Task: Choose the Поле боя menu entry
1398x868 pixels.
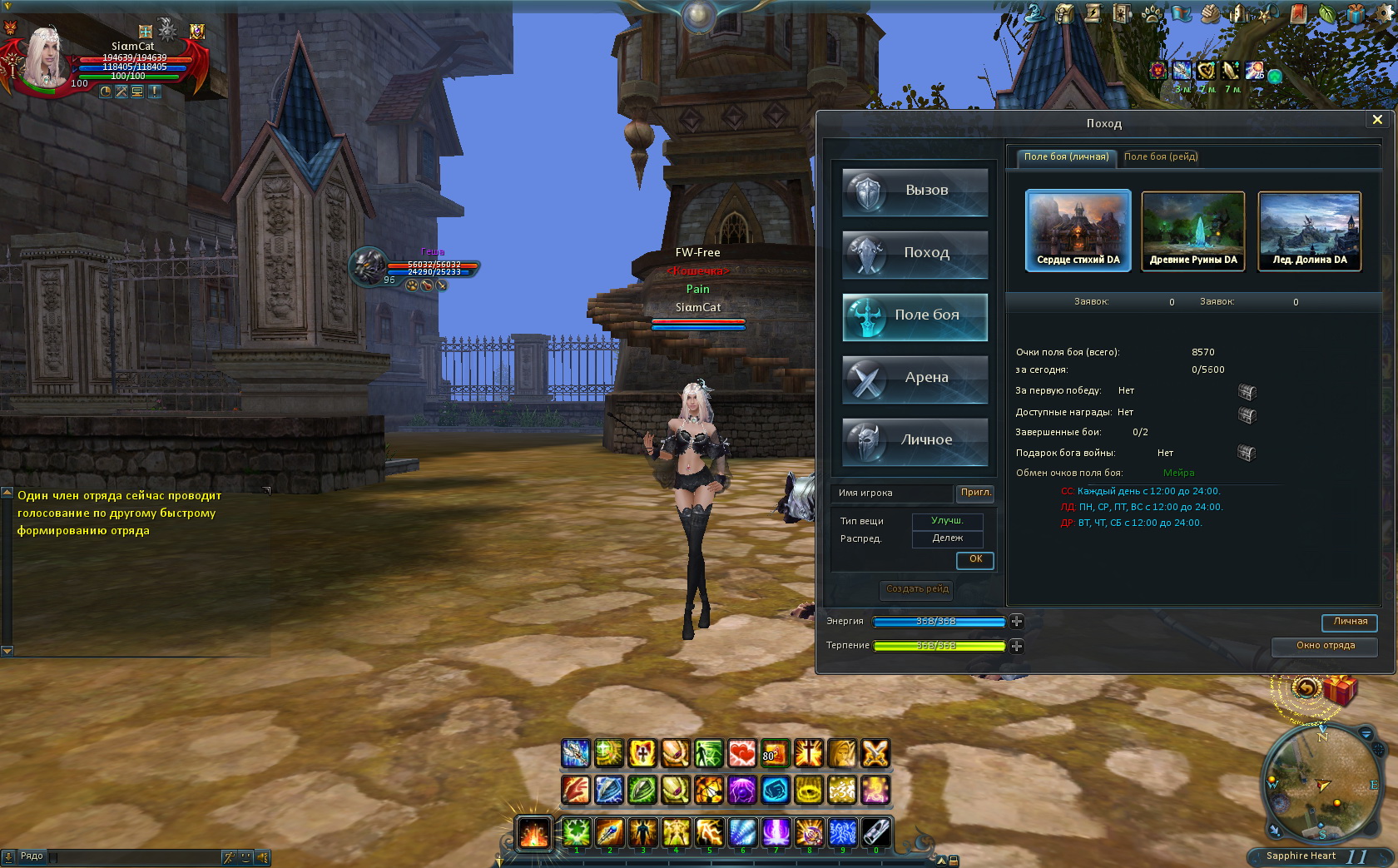Action: click(x=915, y=315)
